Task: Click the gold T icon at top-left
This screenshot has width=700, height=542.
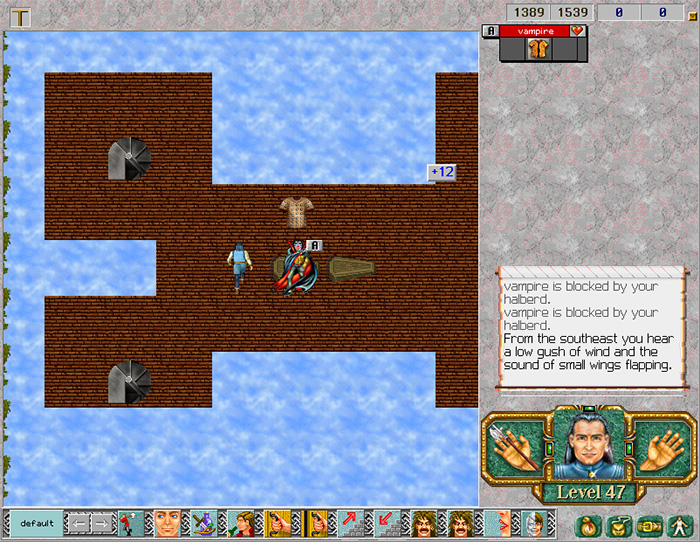Action: 18,15
